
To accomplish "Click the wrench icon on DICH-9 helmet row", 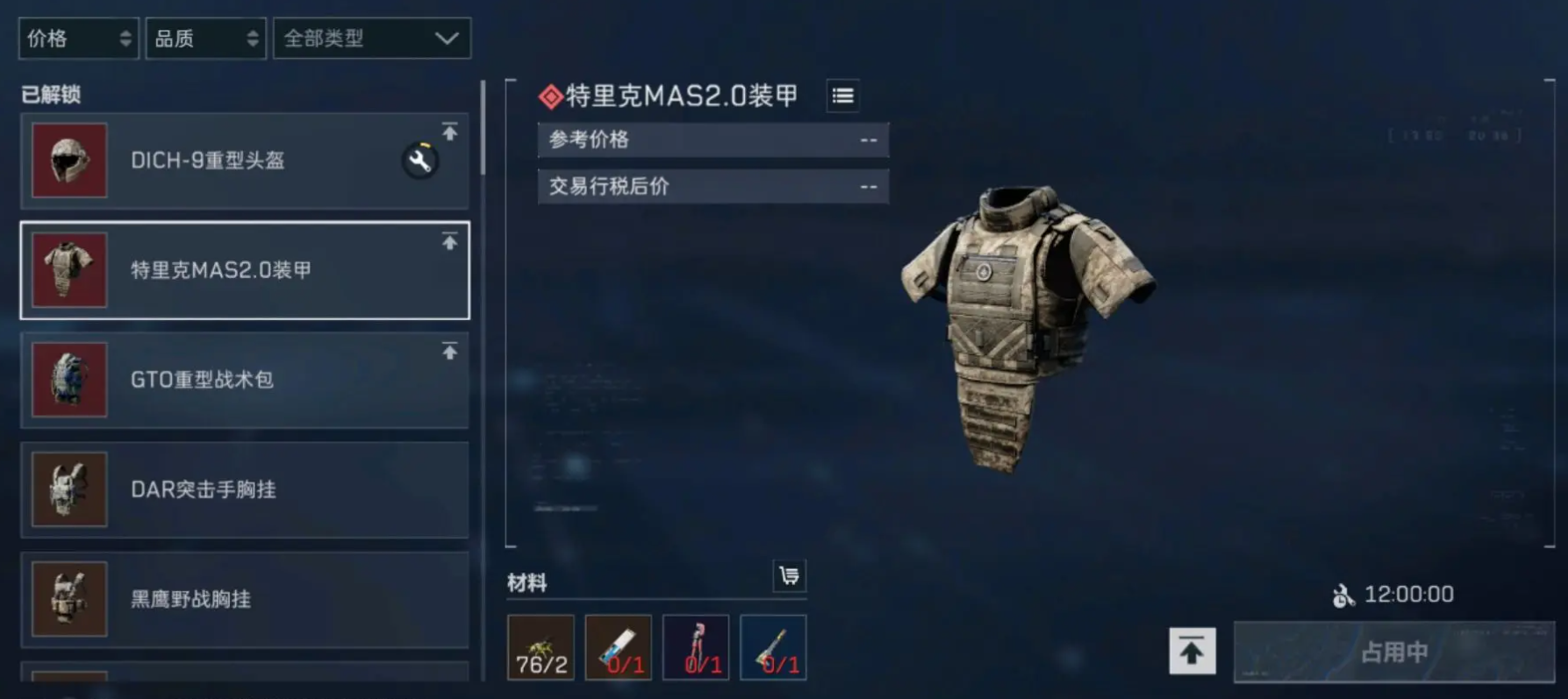I will coord(420,160).
